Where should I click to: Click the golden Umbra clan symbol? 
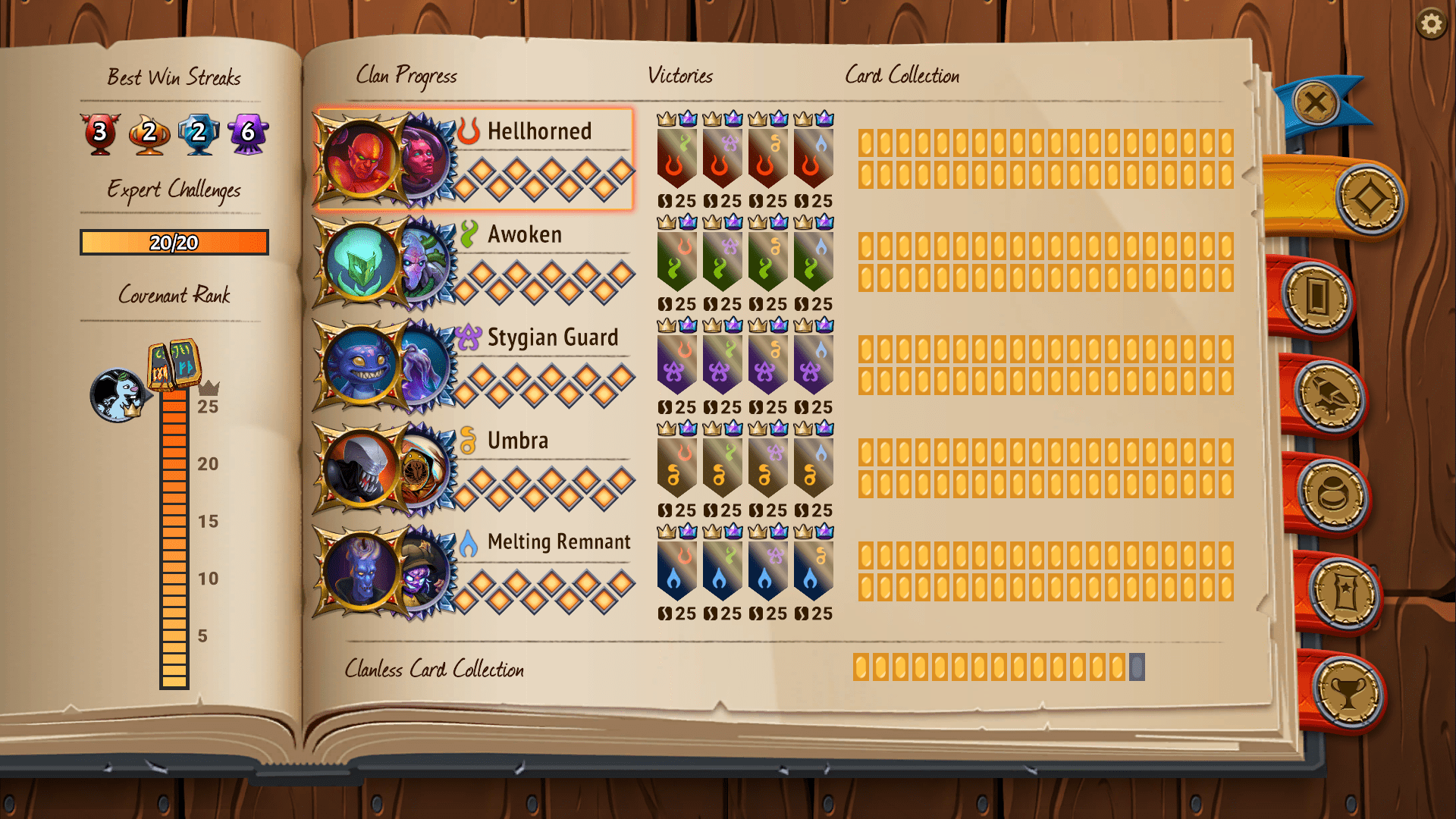pos(468,439)
